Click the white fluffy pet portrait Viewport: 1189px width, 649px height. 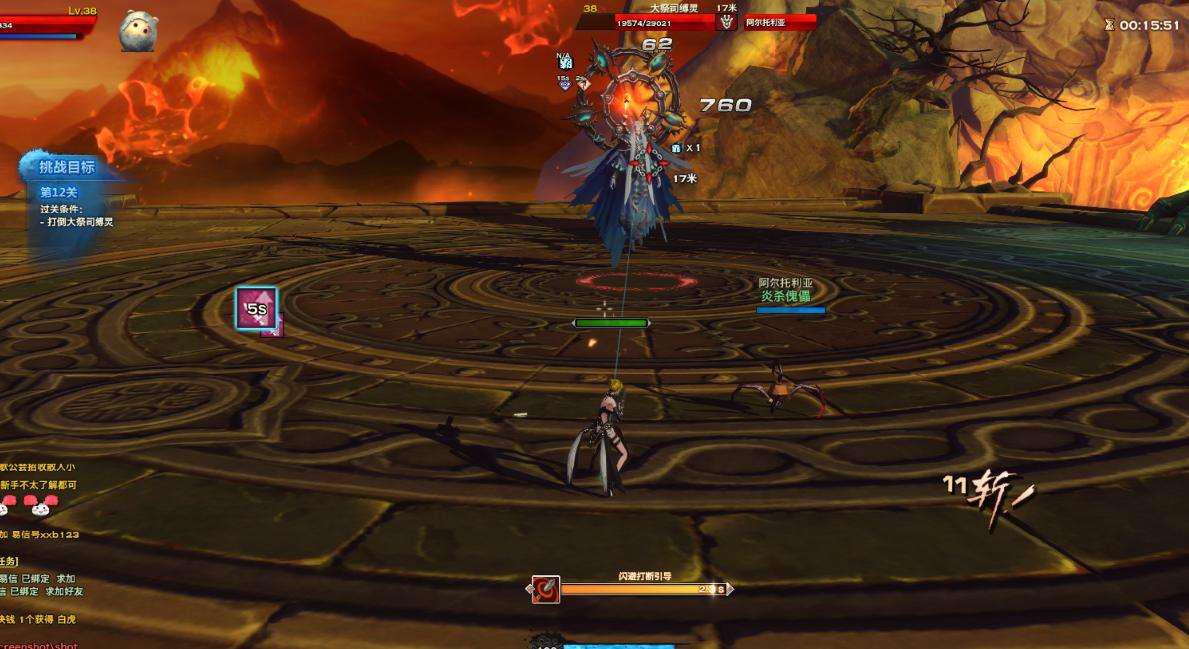coord(138,30)
